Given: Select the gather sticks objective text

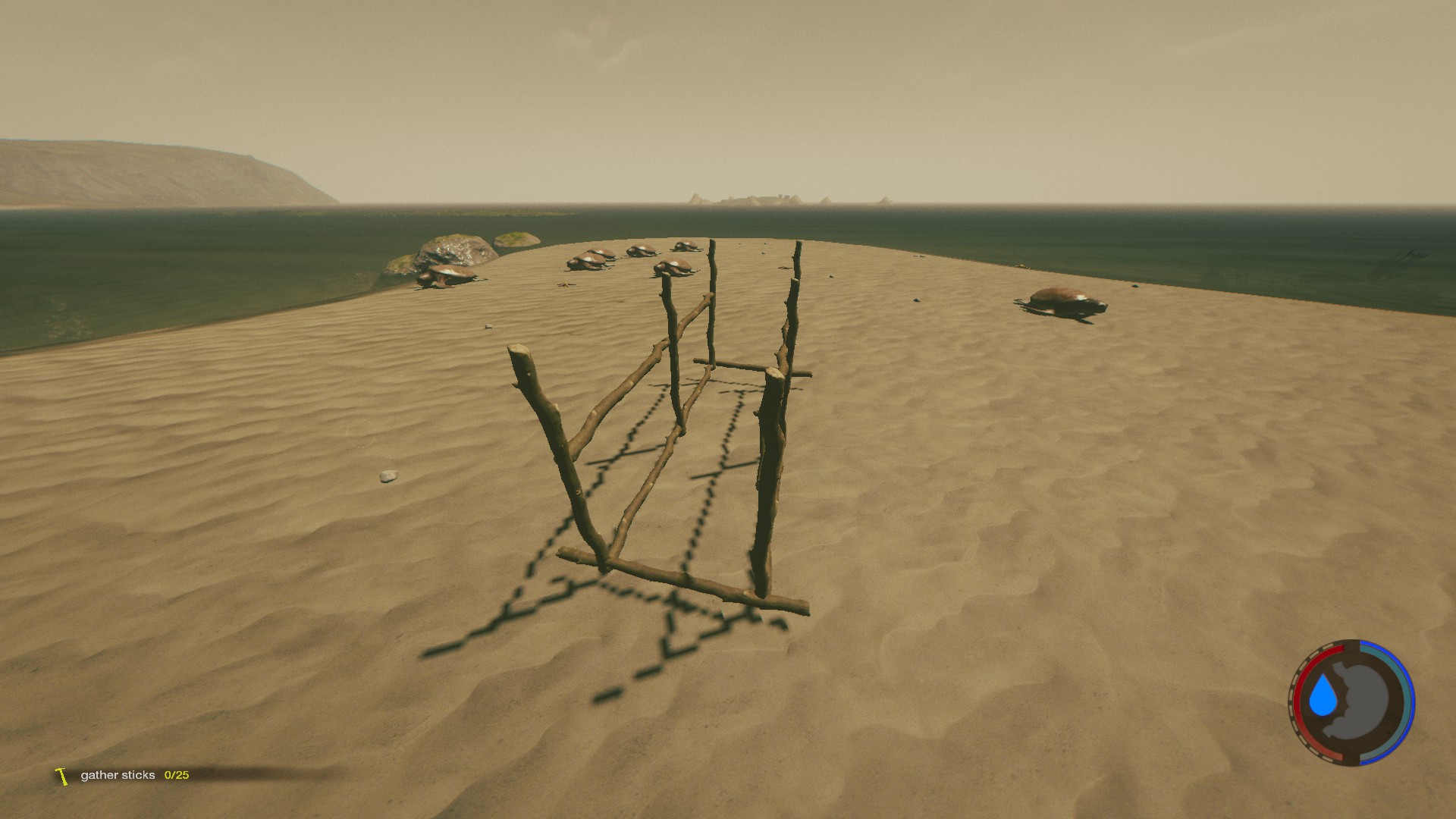Looking at the screenshot, I should tap(118, 776).
